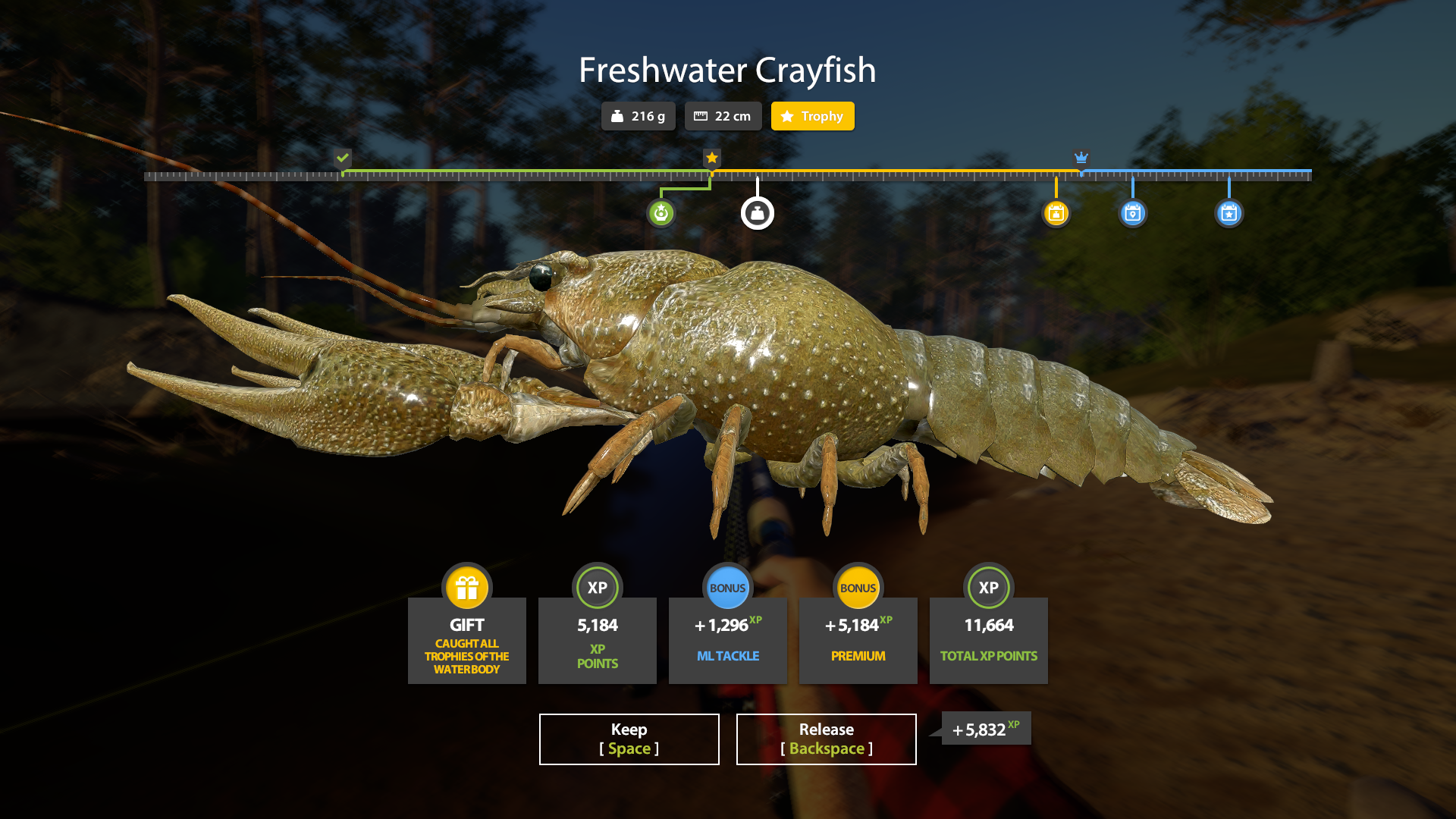Viewport: 1456px width, 819px height.
Task: Click the green checkmark marker on the left scale
Action: pyautogui.click(x=344, y=158)
